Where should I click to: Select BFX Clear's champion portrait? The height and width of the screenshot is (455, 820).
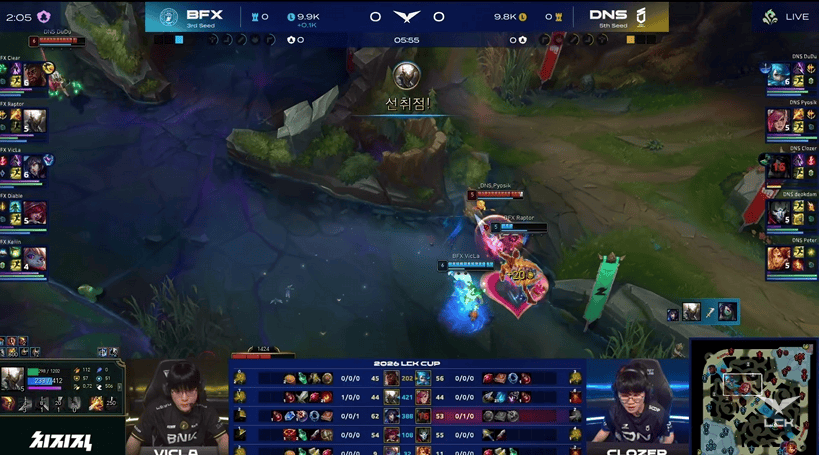pos(35,73)
